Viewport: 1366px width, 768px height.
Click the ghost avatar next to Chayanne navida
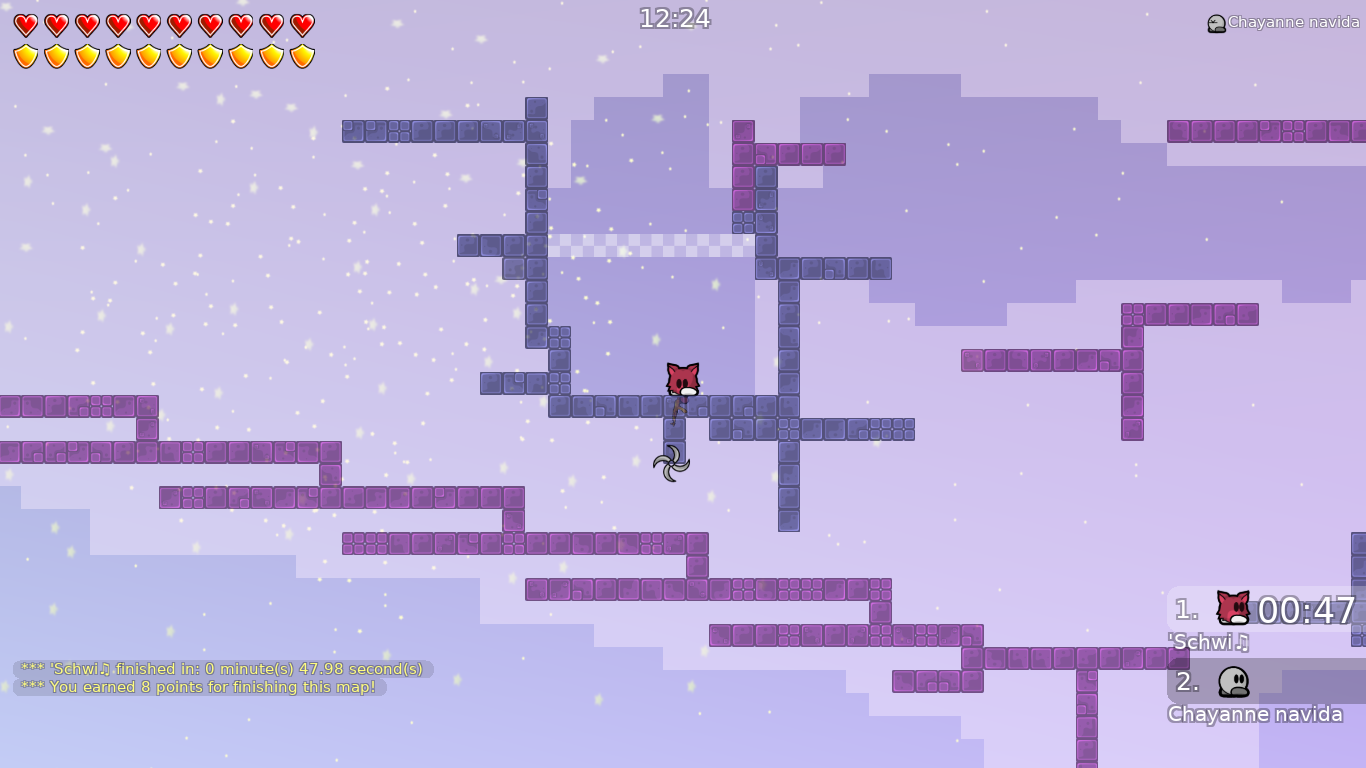[x=1233, y=682]
